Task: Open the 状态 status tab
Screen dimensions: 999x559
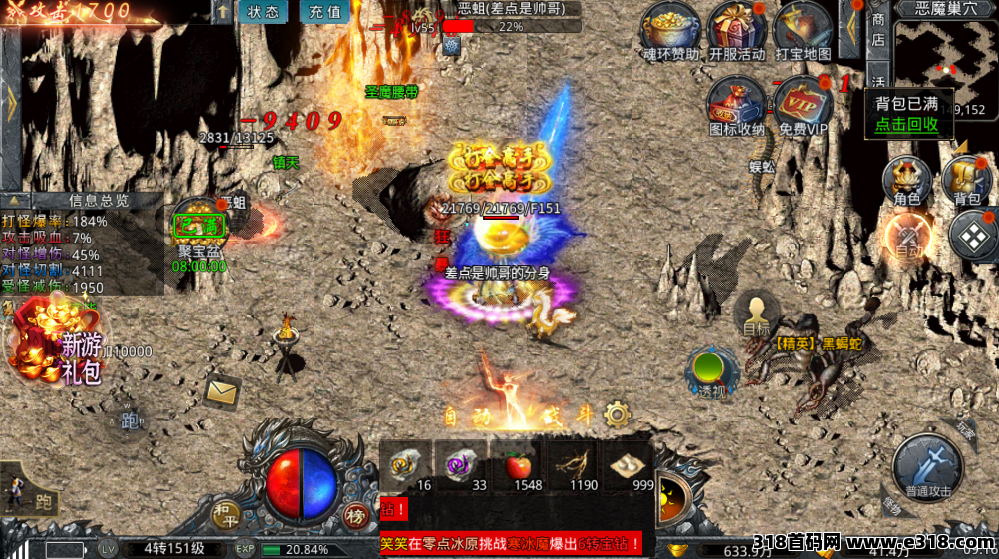Action: coord(263,12)
